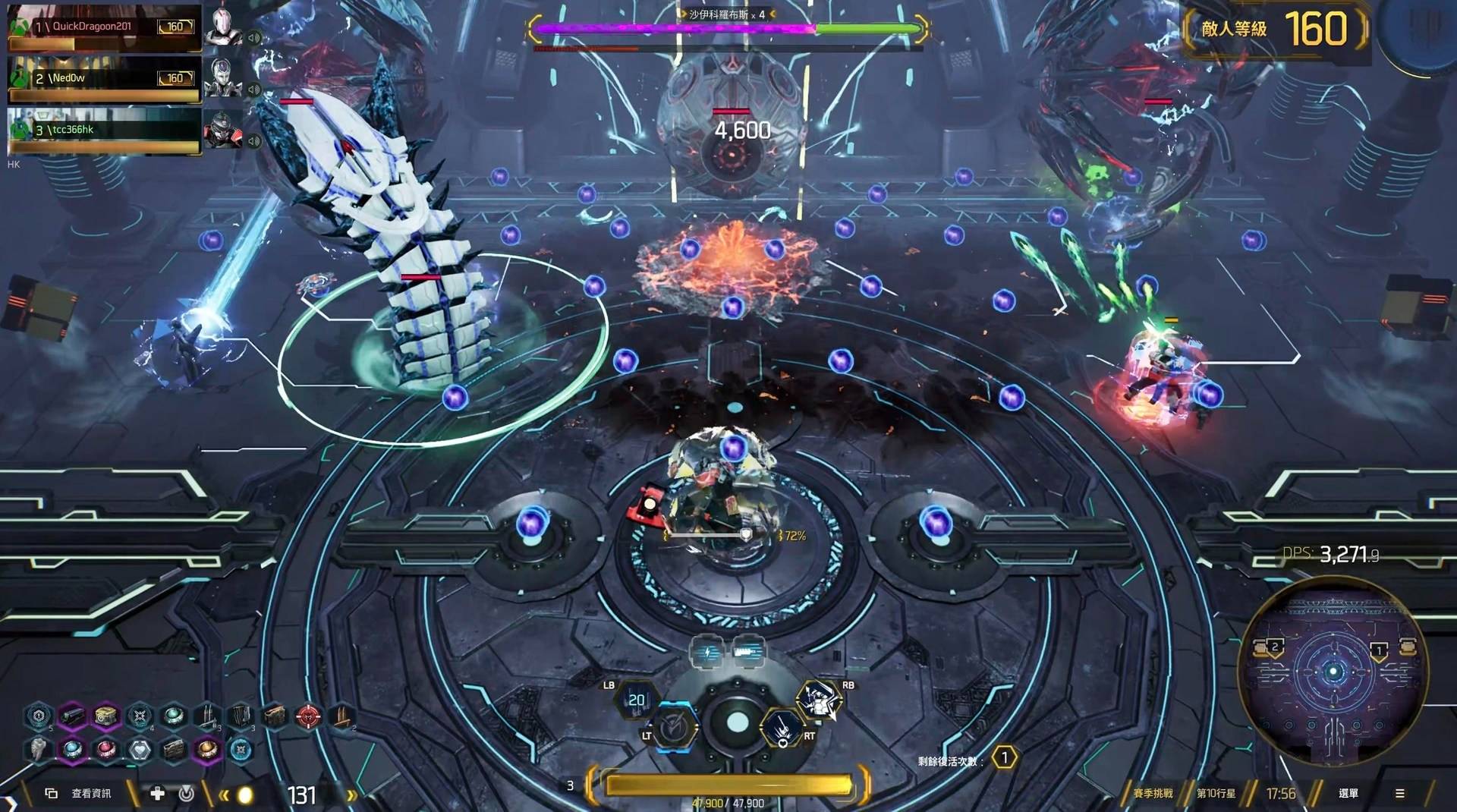This screenshot has height=812, width=1457.
Task: Select the golden treasure chest item
Action: point(105,716)
